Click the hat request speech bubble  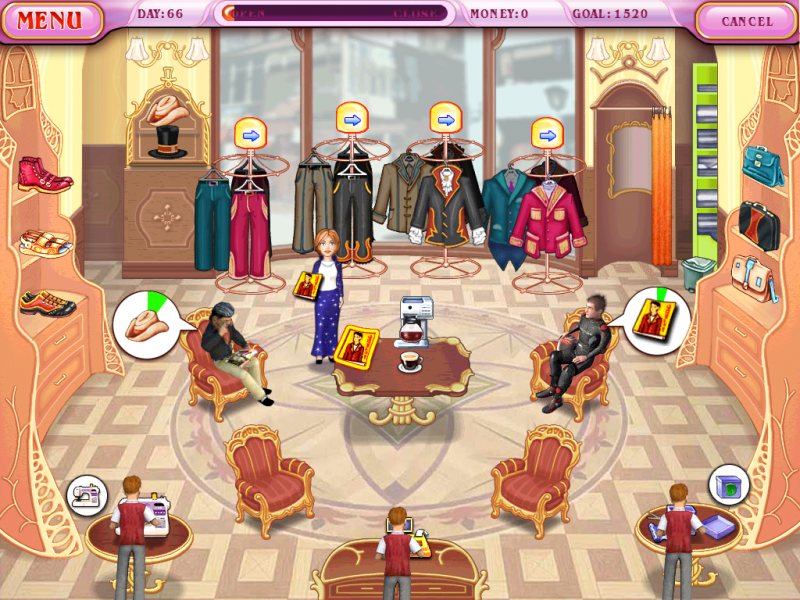[x=146, y=325]
